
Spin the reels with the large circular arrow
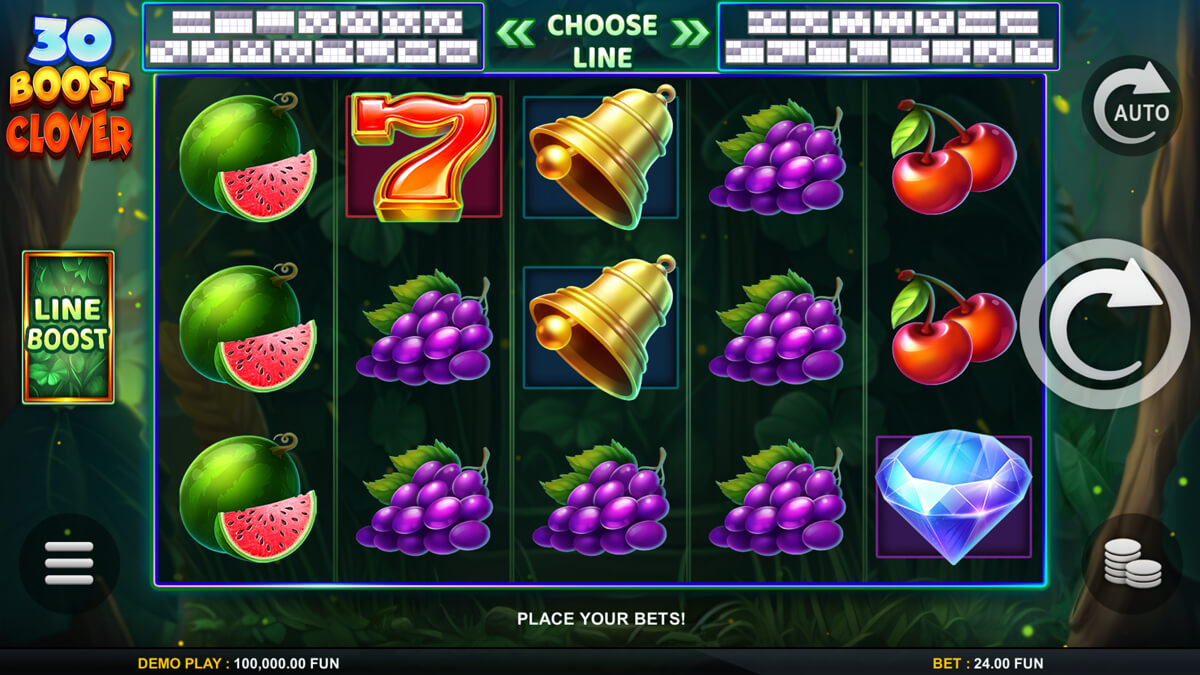(1105, 324)
